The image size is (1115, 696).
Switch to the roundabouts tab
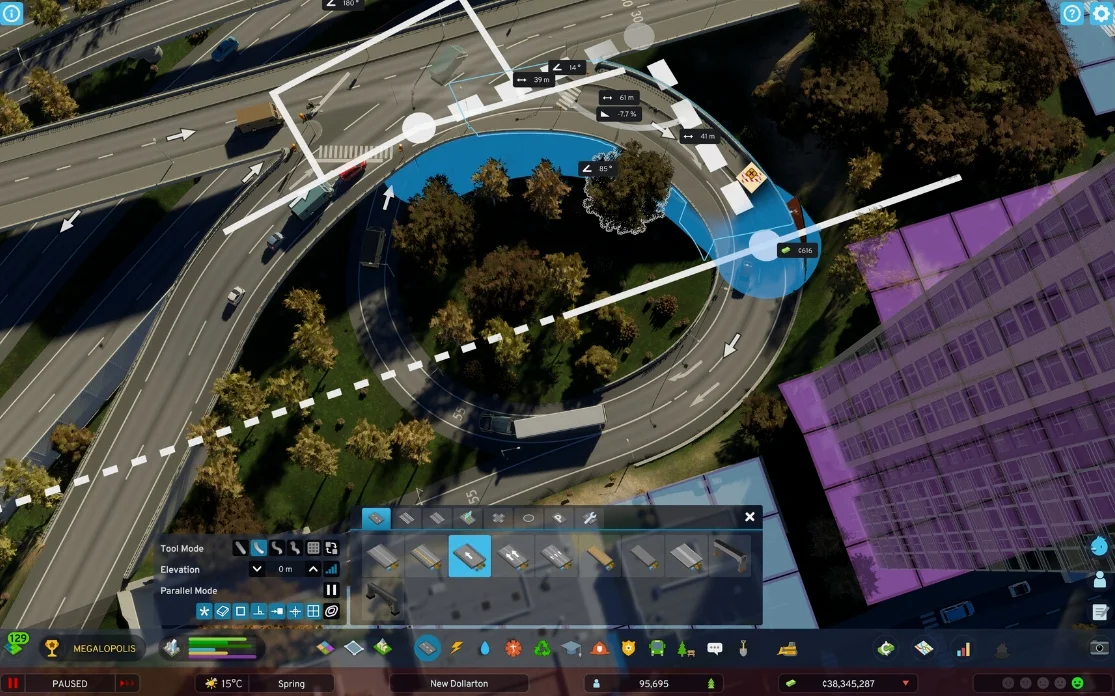tap(529, 518)
